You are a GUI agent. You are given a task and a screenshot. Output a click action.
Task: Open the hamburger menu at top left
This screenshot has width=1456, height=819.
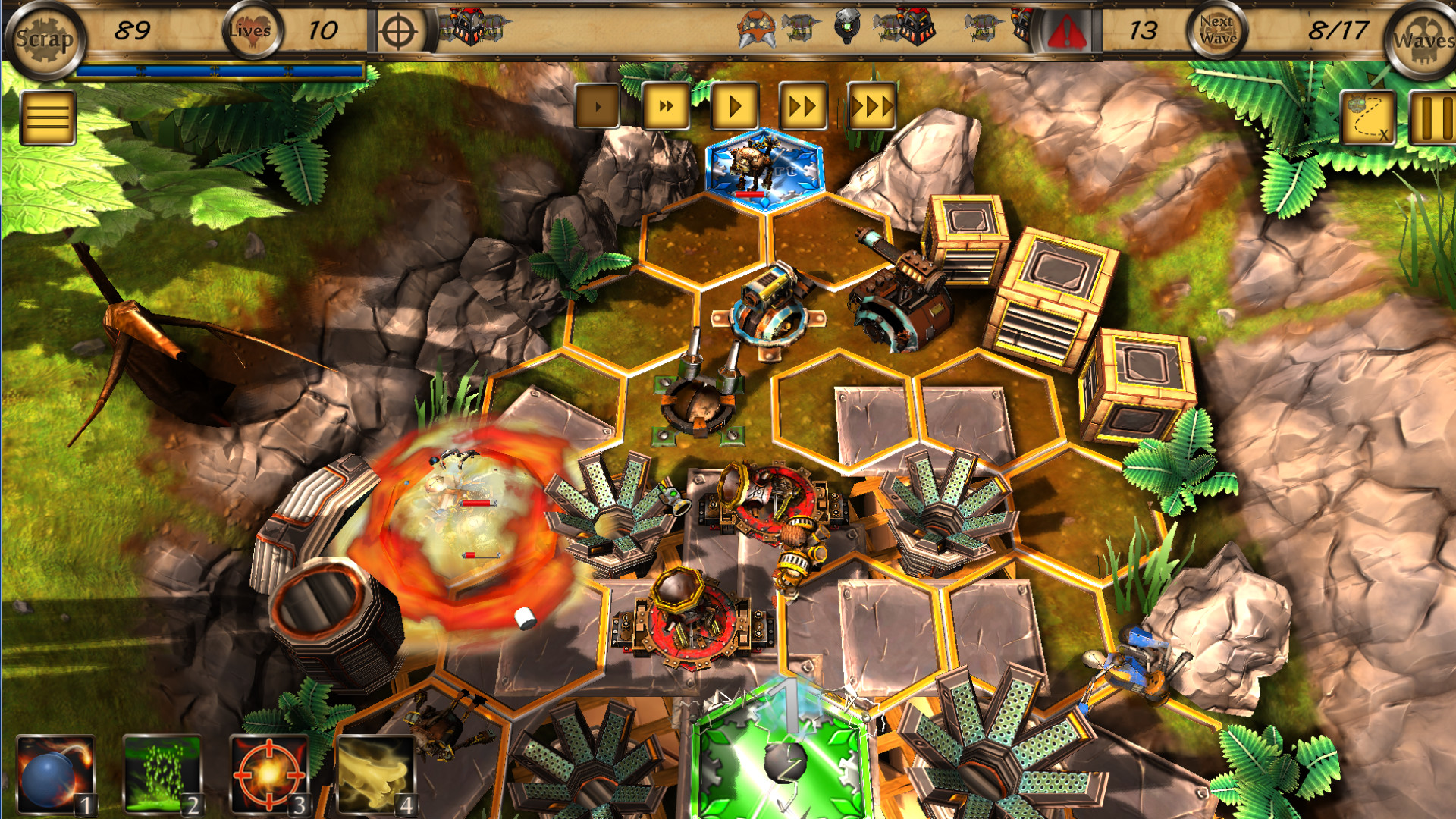tap(47, 115)
